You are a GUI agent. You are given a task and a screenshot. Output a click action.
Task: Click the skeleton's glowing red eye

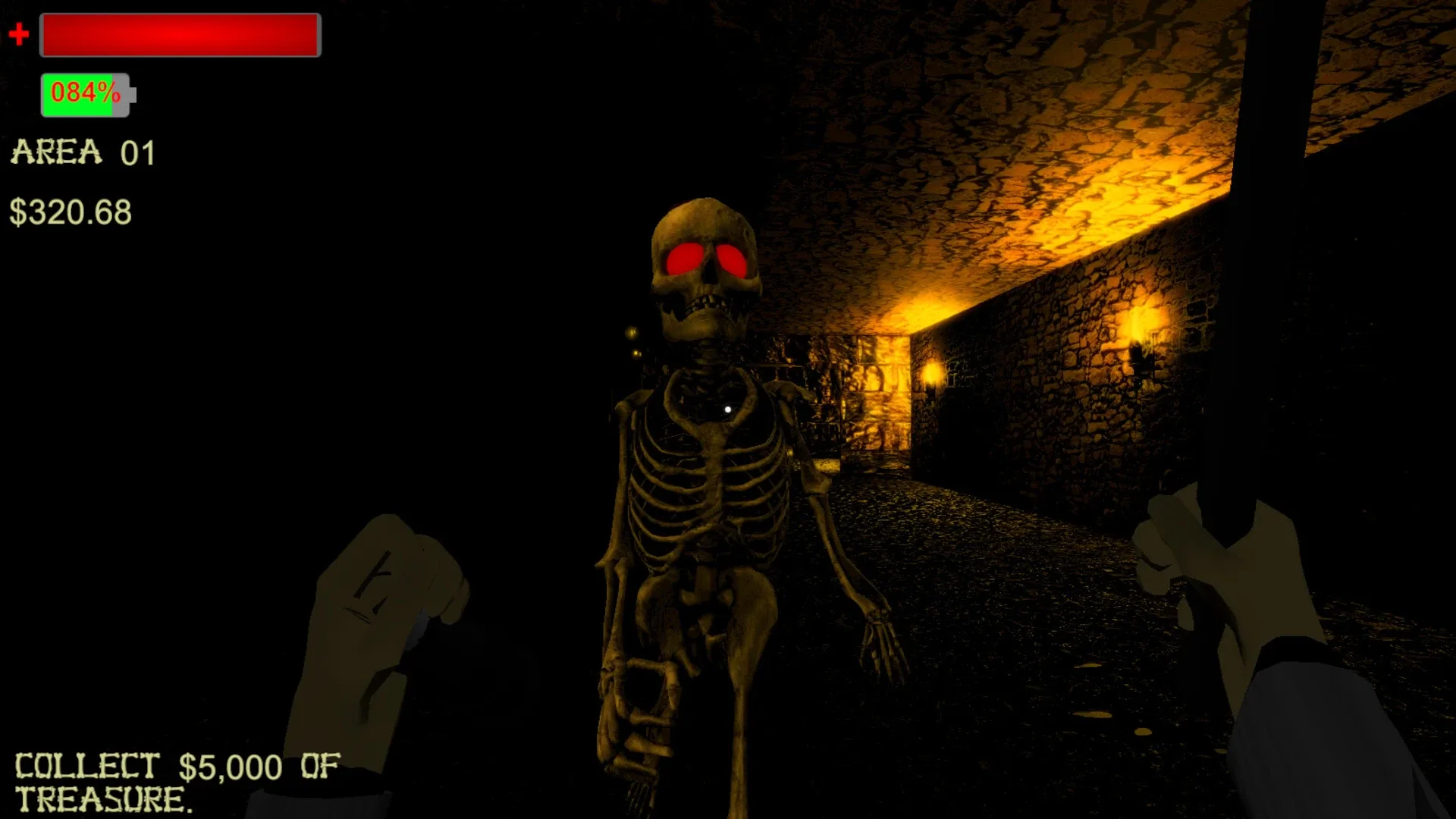685,258
